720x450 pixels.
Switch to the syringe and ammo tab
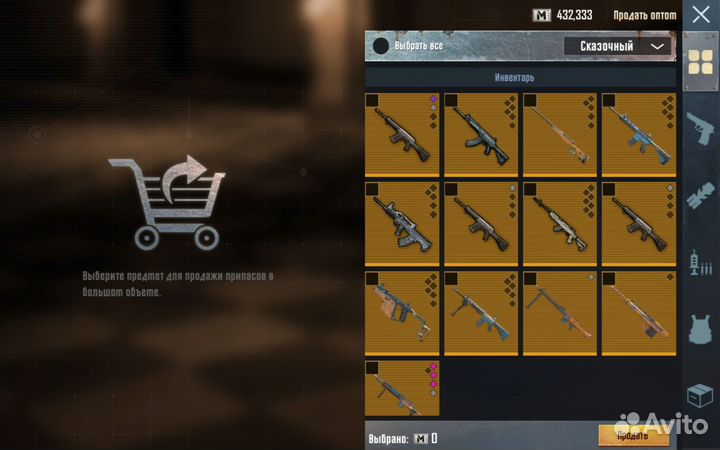(699, 263)
